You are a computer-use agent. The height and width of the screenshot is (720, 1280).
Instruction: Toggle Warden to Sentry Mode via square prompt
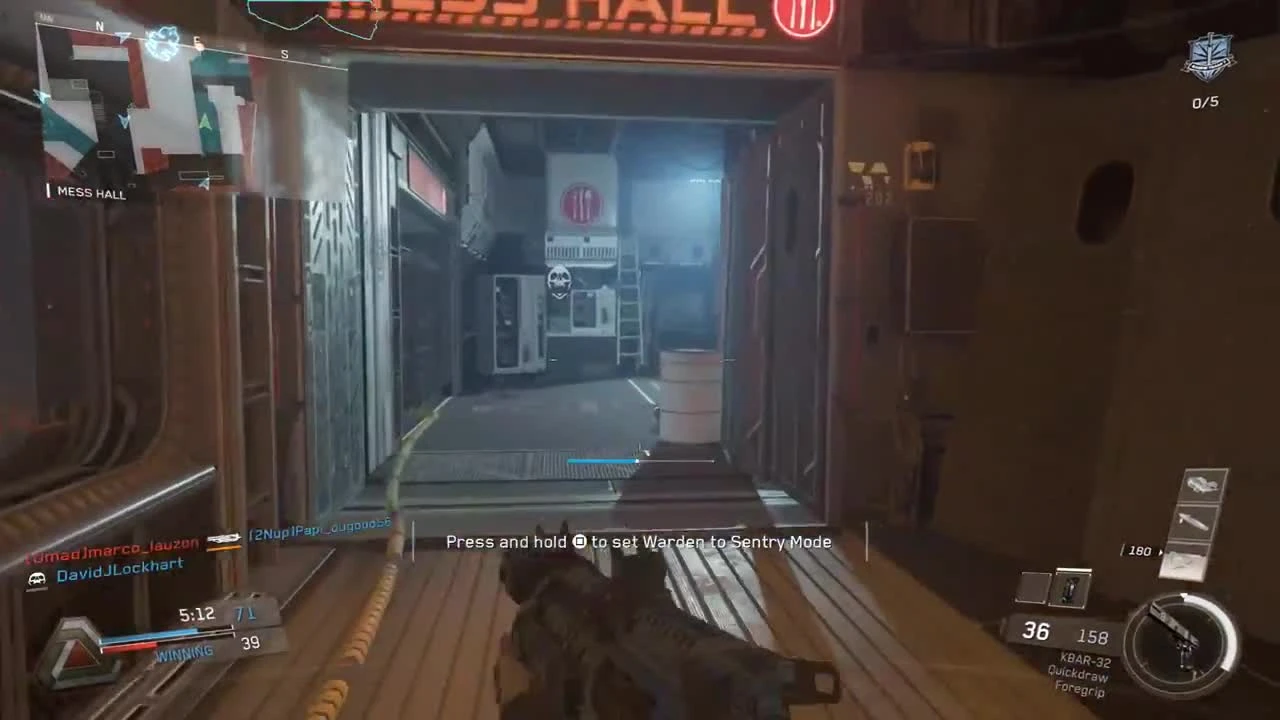(581, 541)
